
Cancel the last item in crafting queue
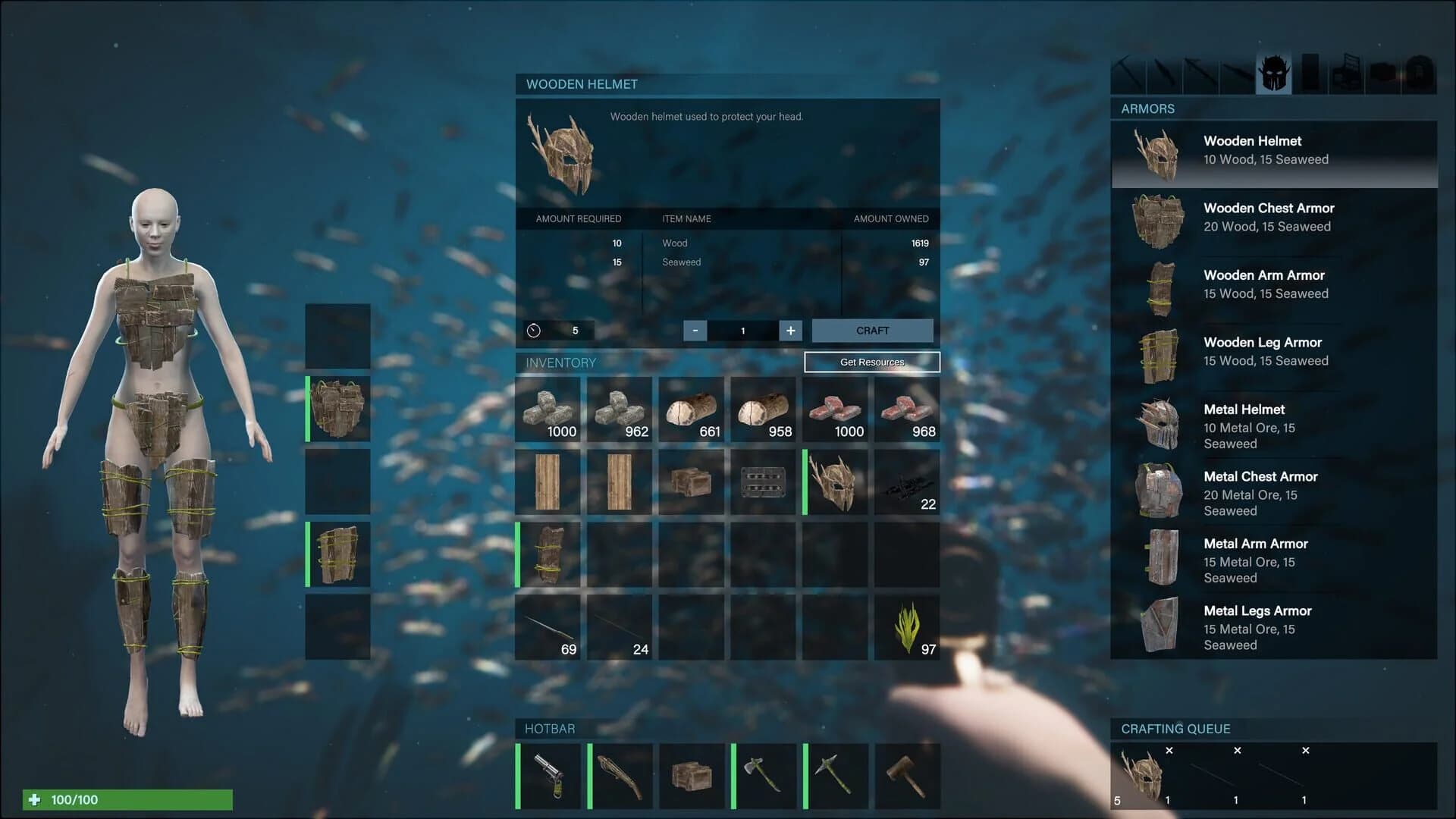(x=1306, y=751)
